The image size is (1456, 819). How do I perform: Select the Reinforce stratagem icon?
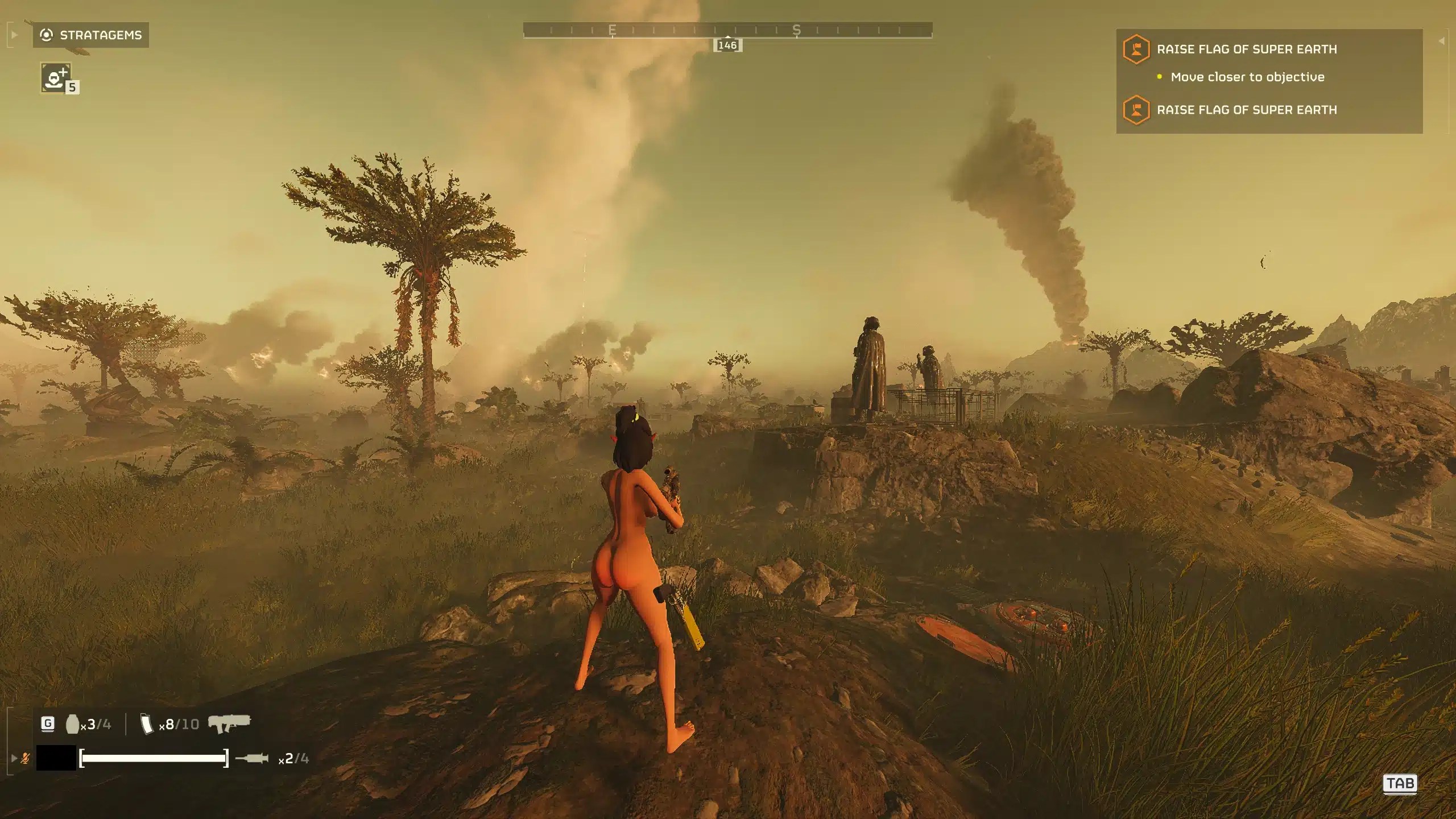[56, 77]
